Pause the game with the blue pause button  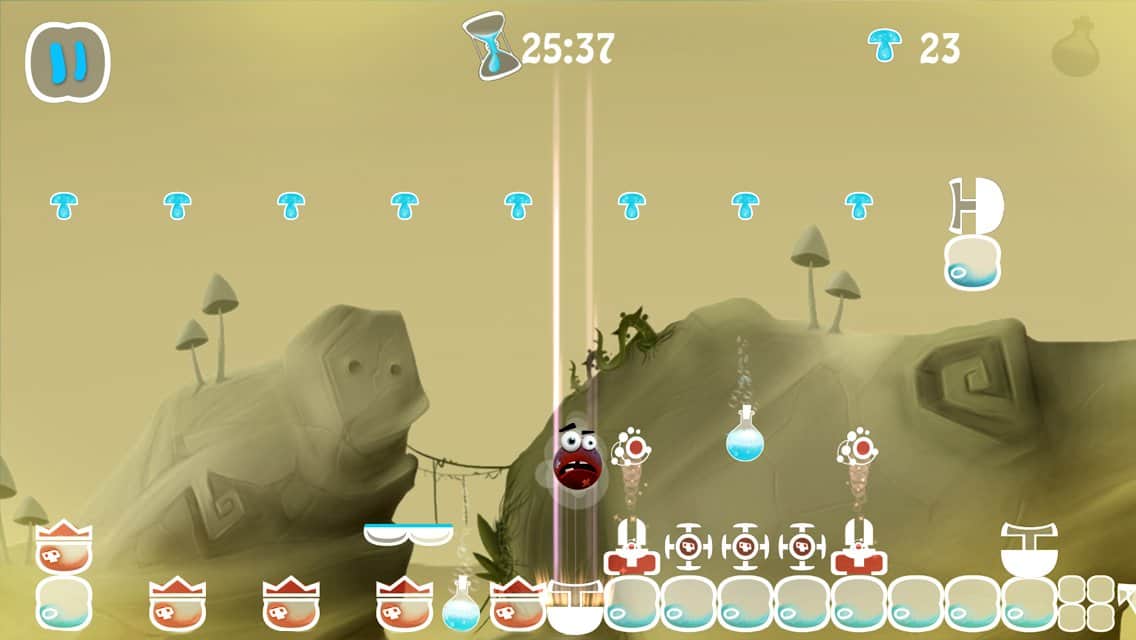coord(67,62)
